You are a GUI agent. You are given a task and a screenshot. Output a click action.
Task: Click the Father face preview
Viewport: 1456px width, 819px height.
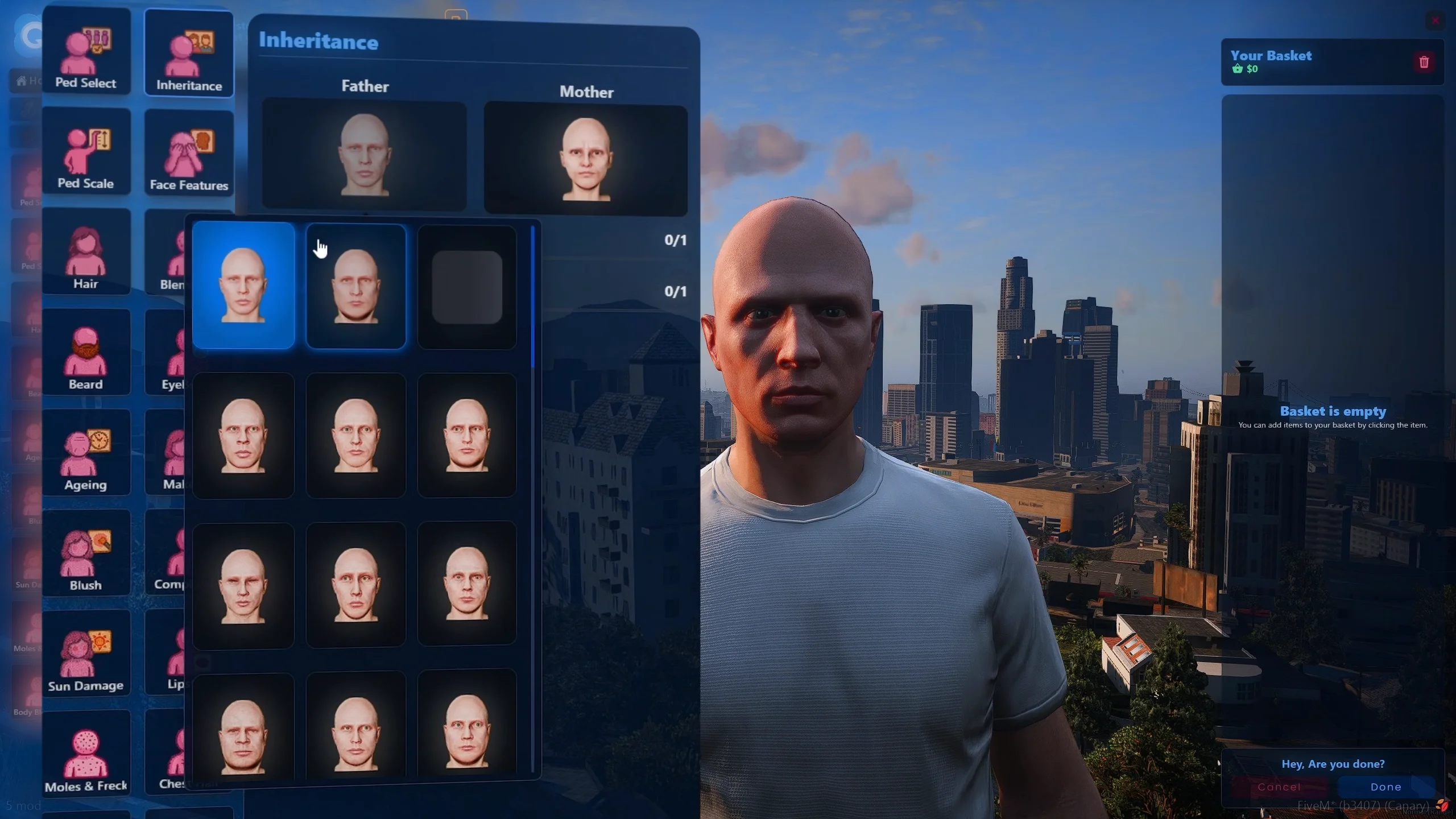(x=364, y=155)
